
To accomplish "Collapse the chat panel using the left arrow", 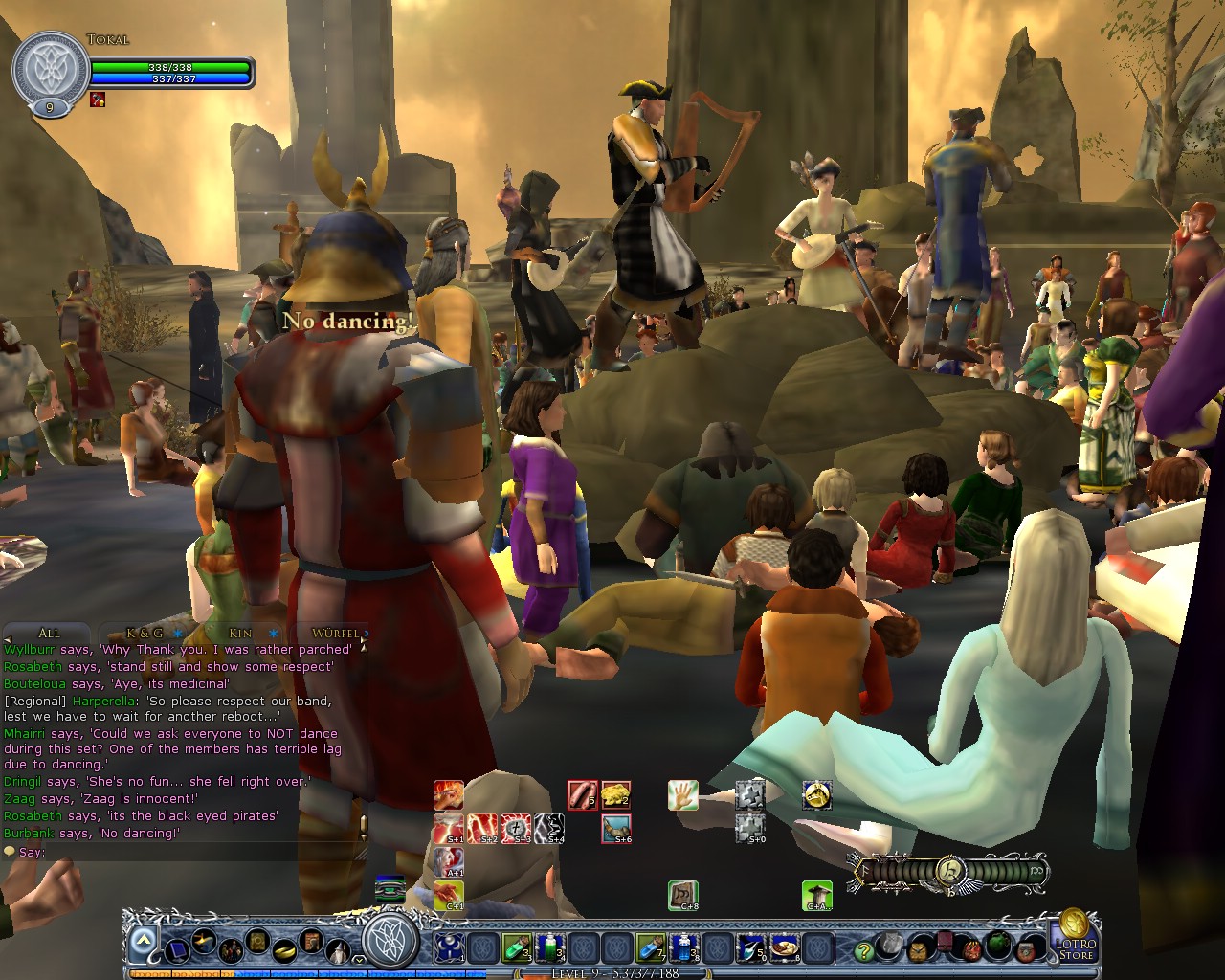I will pyautogui.click(x=8, y=639).
